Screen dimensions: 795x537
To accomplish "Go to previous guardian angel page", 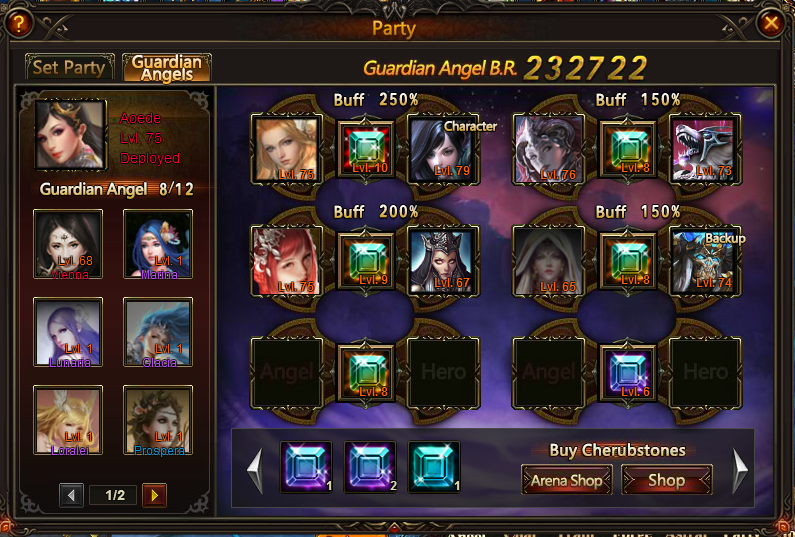I will (x=71, y=495).
